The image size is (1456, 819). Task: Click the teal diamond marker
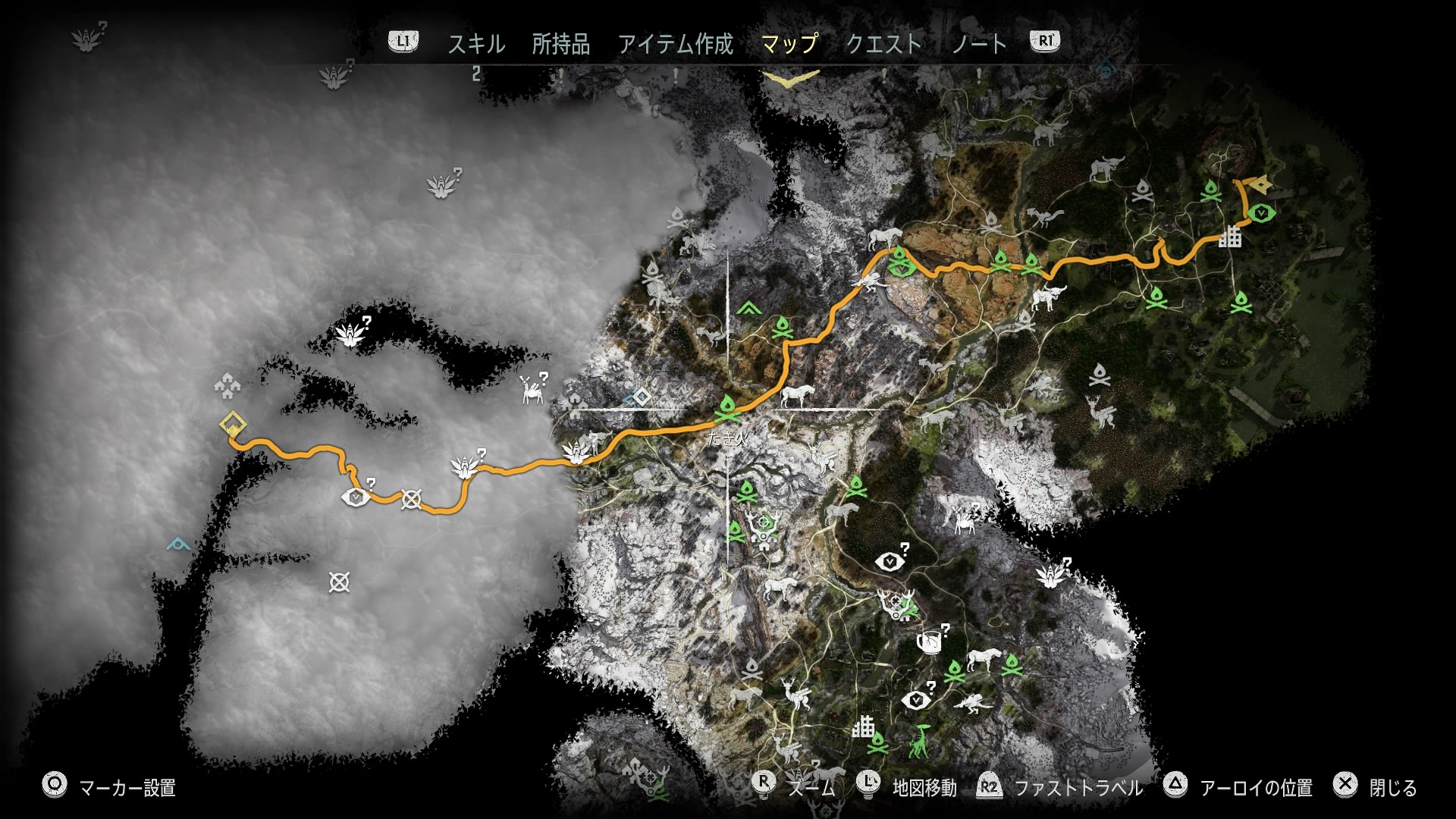tap(641, 397)
